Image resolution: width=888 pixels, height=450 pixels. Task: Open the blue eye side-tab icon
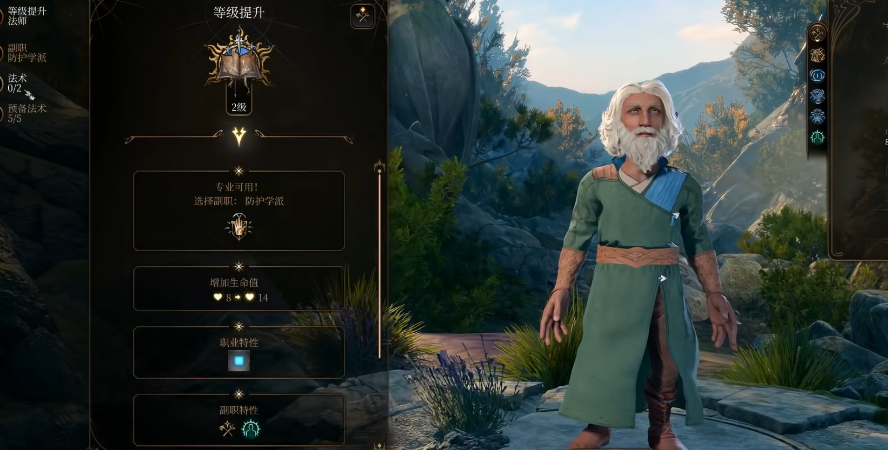tap(818, 75)
